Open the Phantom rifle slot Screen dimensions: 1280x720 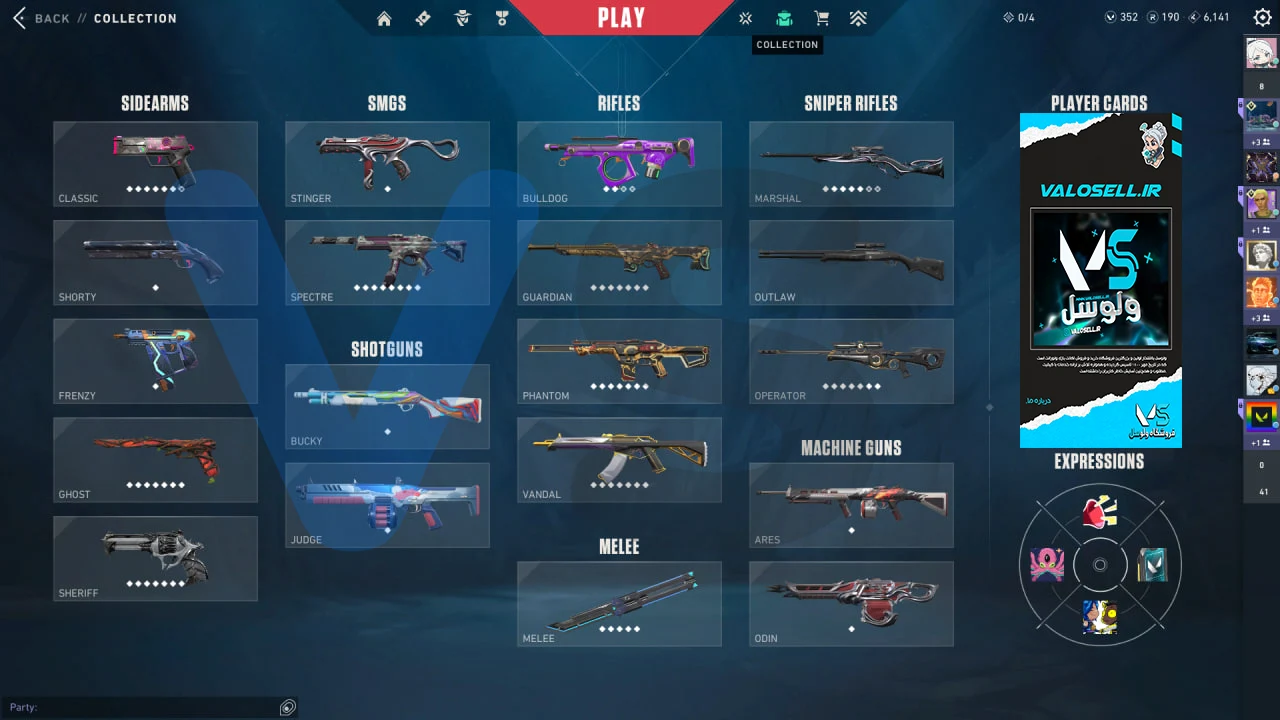click(x=619, y=361)
